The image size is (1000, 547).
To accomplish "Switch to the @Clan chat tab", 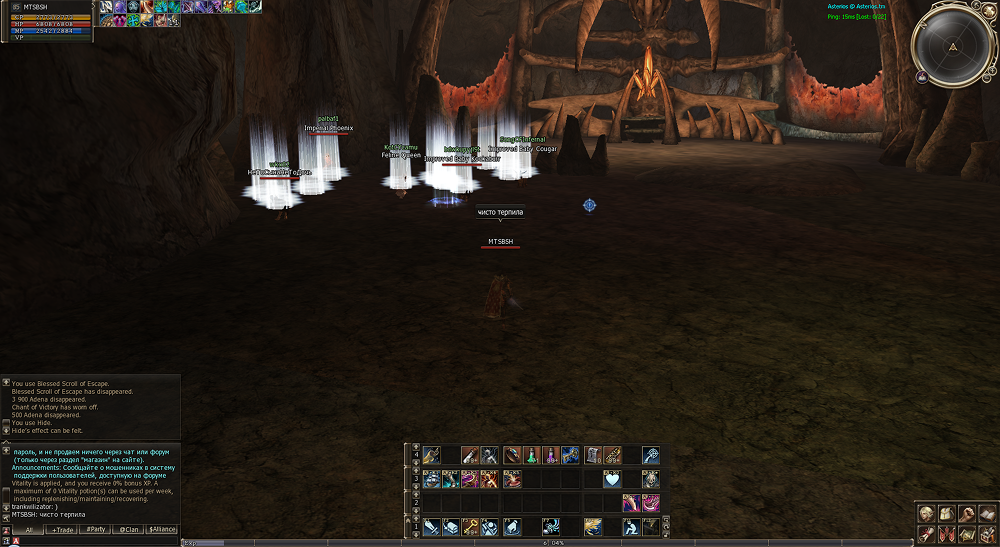I will click(129, 529).
